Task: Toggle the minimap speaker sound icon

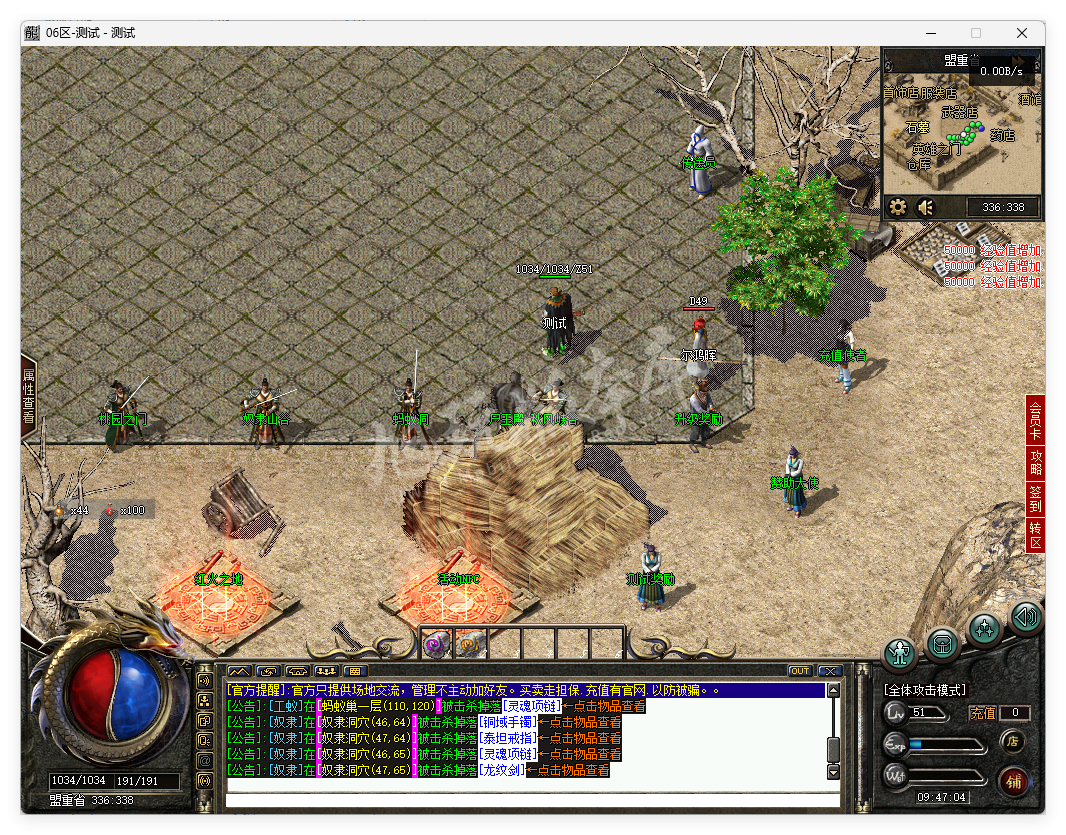Action: (925, 207)
